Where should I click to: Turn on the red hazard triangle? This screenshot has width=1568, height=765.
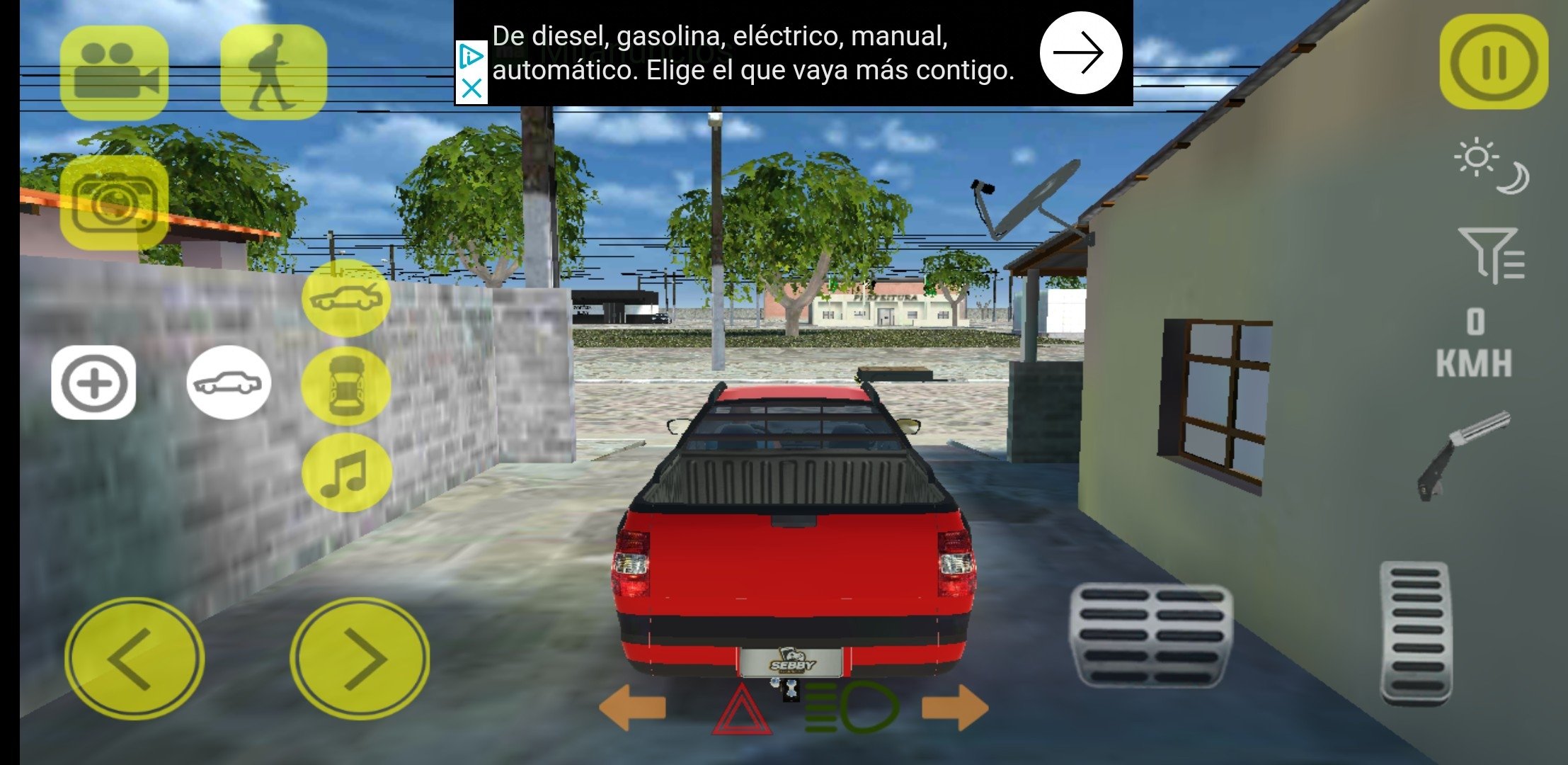(741, 710)
